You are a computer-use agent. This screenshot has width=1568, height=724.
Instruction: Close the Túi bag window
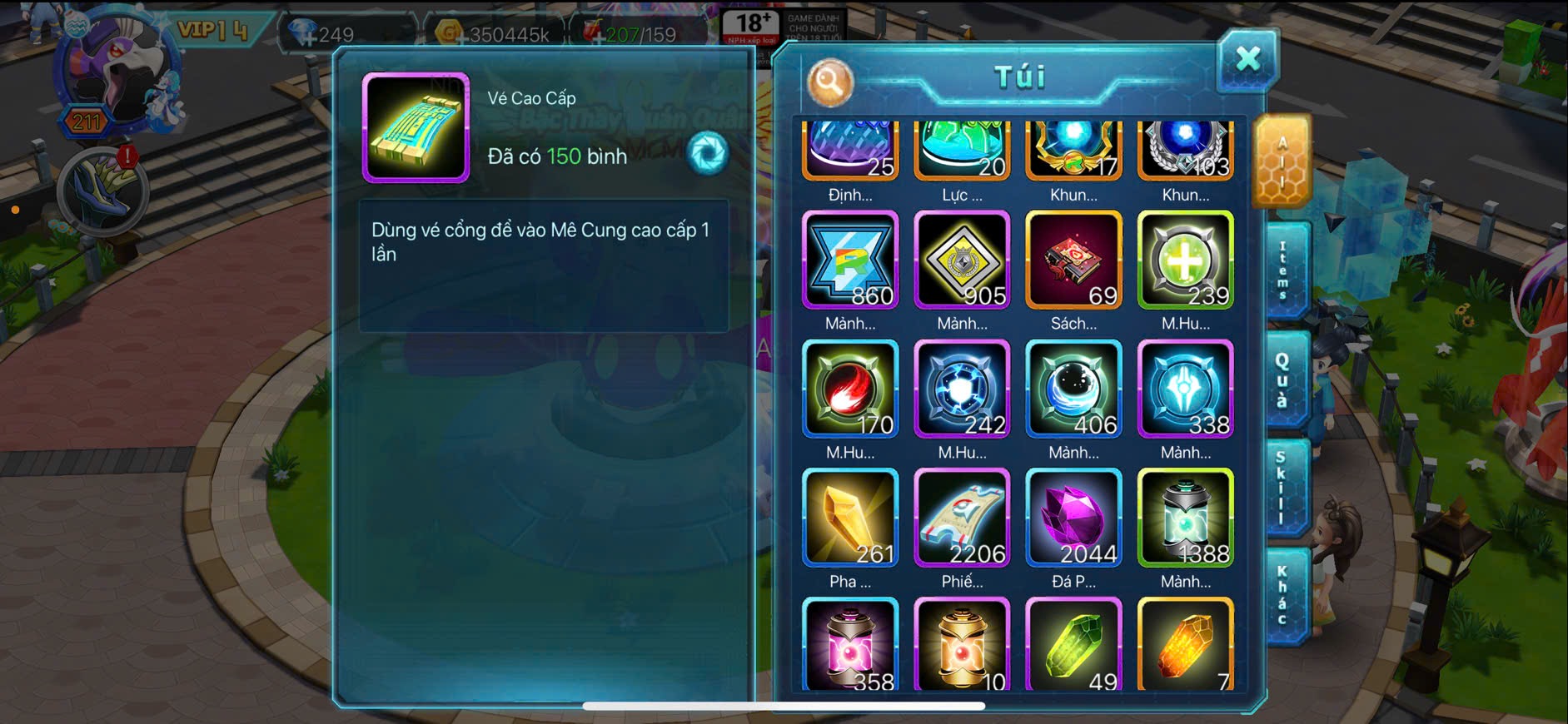[x=1247, y=59]
